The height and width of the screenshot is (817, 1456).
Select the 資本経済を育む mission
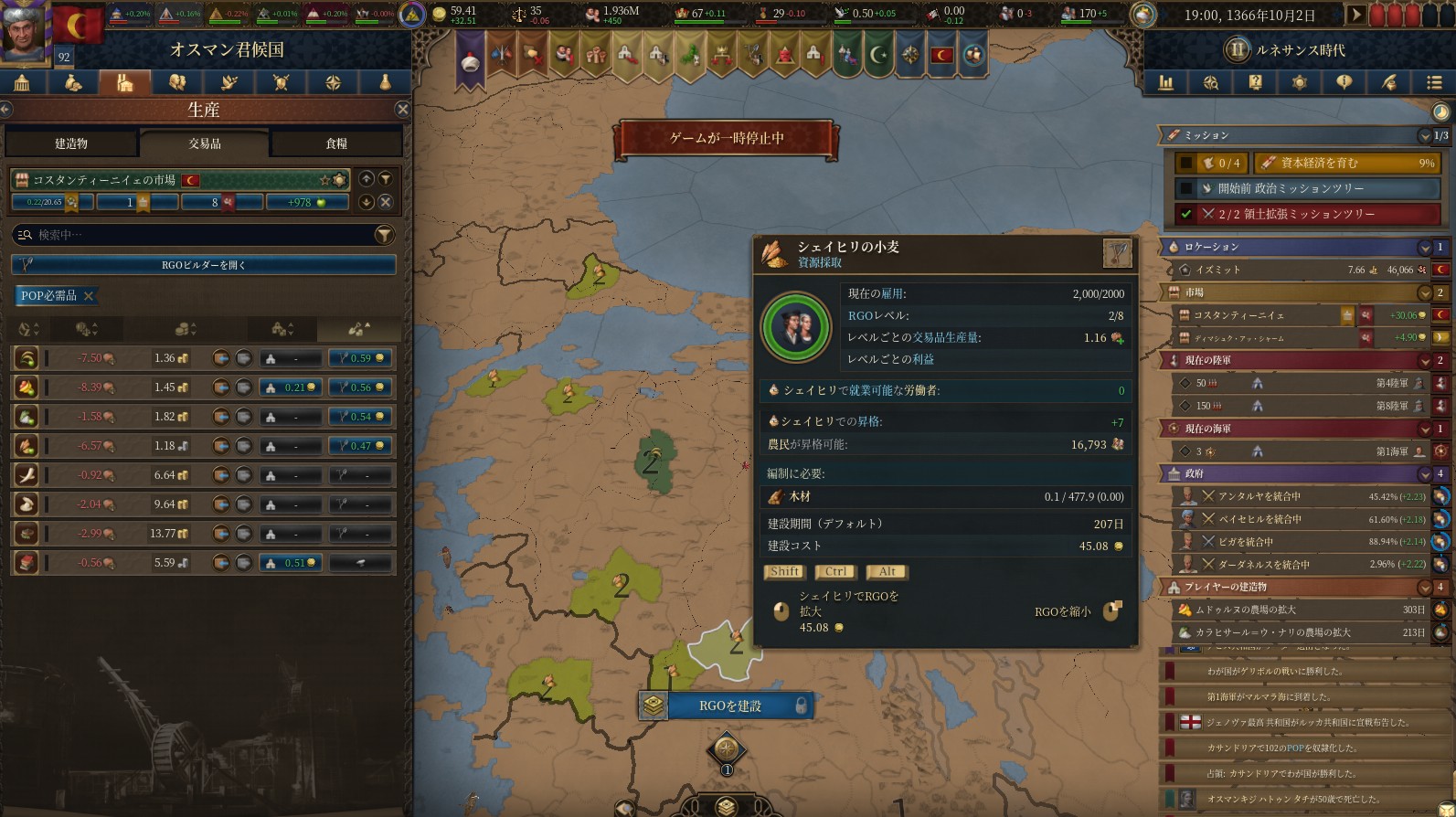click(x=1346, y=163)
